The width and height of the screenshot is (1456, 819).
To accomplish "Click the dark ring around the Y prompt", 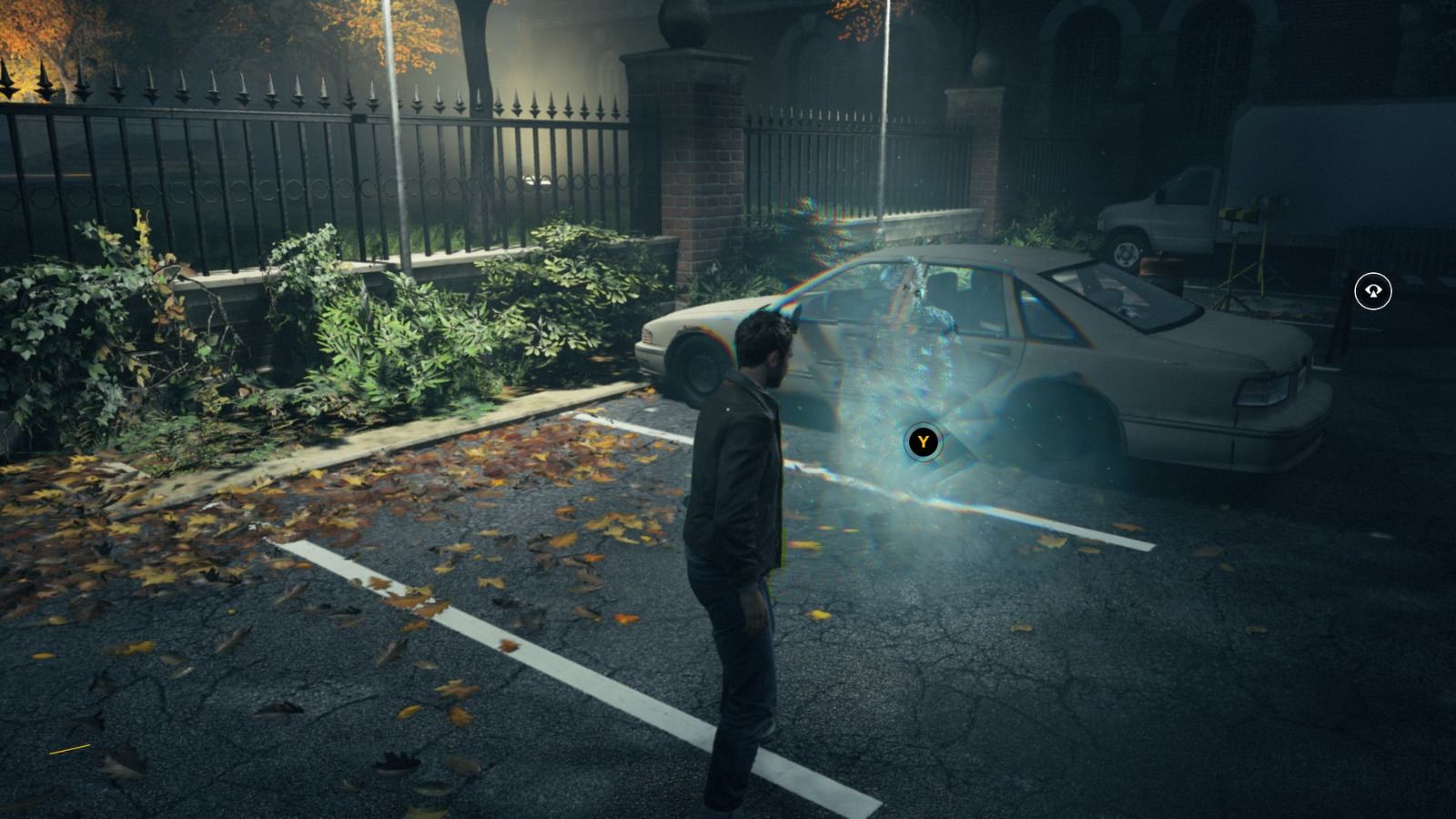I will point(923,440).
